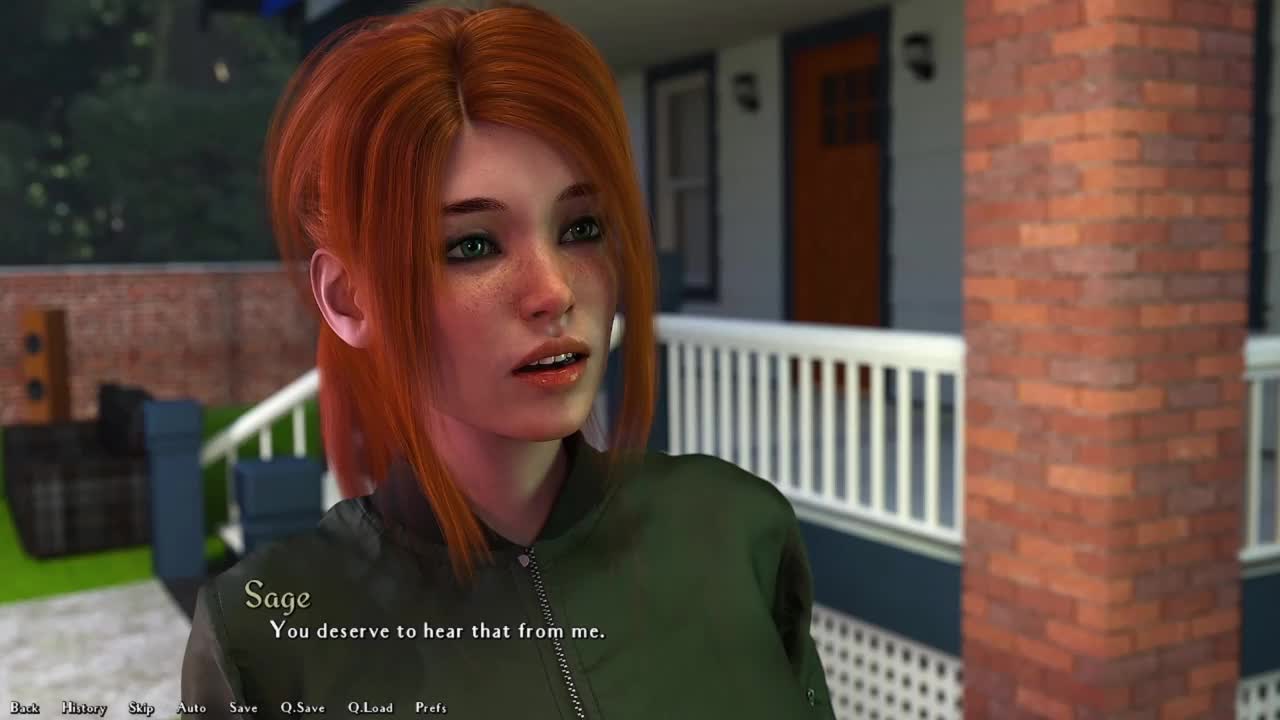Viewport: 1280px width, 720px height.
Task: Toggle Auto-advance mode
Action: click(x=191, y=708)
